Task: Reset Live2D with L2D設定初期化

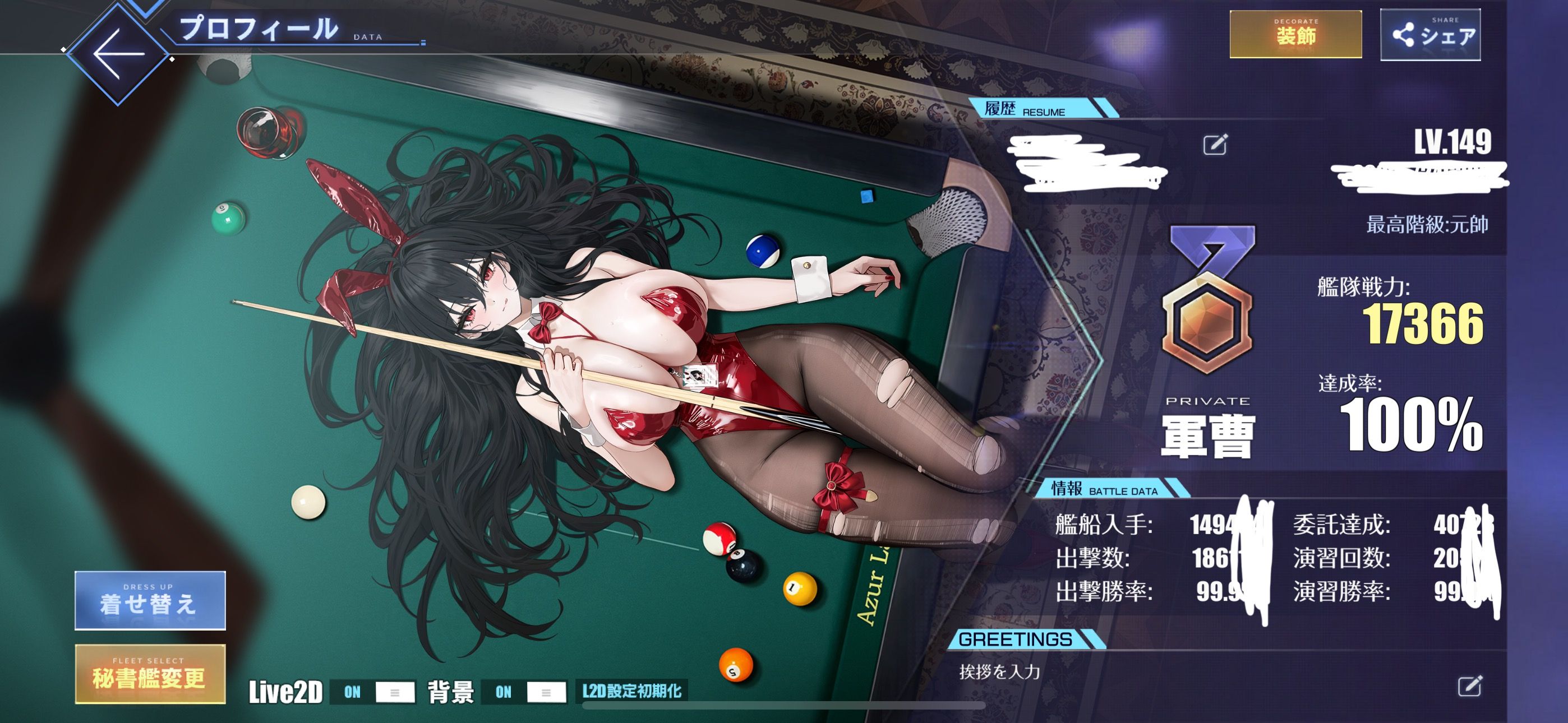Action: tap(631, 692)
